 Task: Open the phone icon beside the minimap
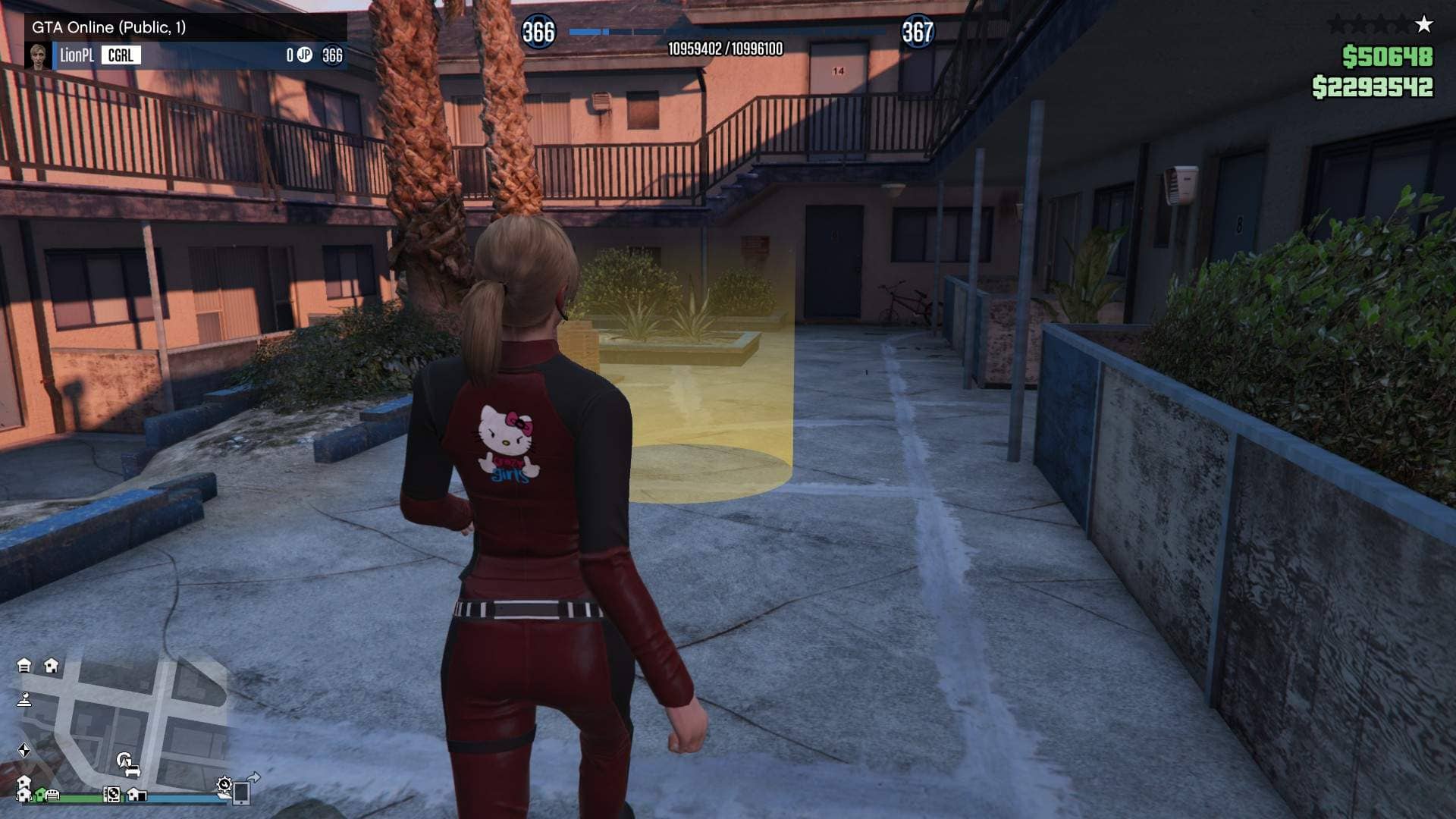[241, 792]
